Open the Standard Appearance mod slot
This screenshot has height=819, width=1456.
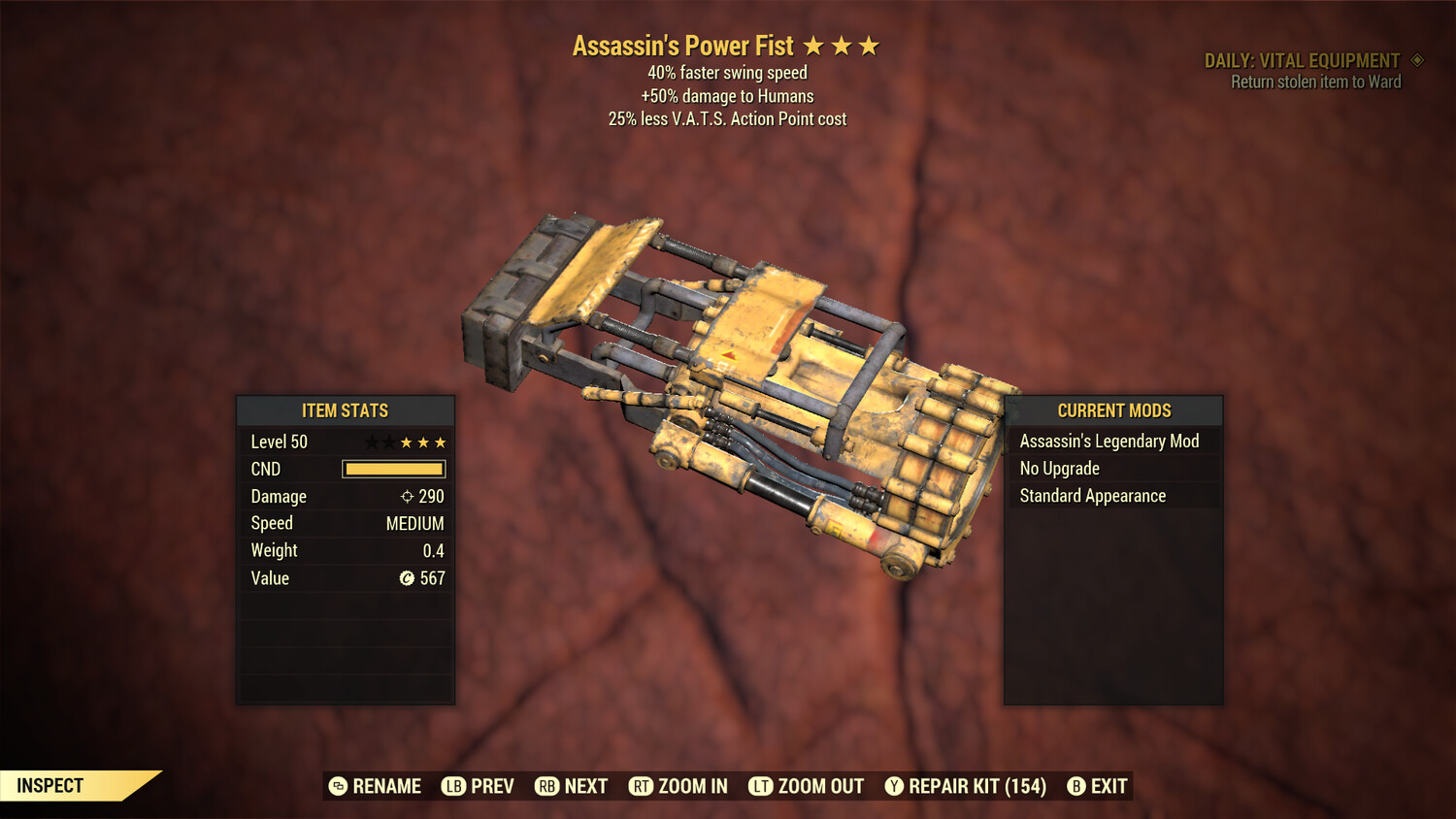tap(1091, 495)
